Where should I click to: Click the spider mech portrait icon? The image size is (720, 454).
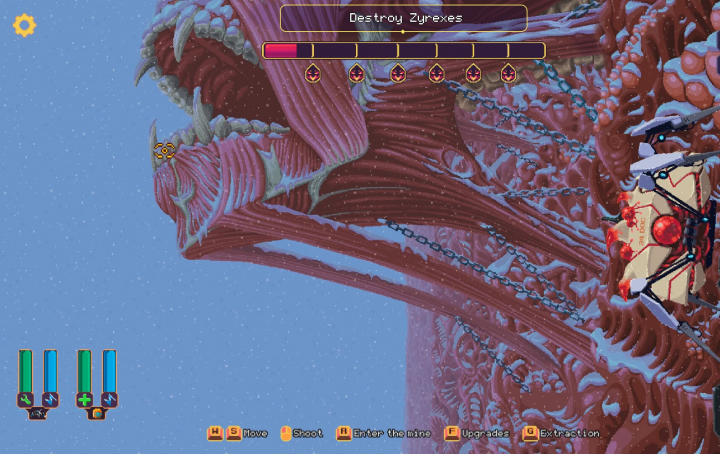[x=38, y=413]
